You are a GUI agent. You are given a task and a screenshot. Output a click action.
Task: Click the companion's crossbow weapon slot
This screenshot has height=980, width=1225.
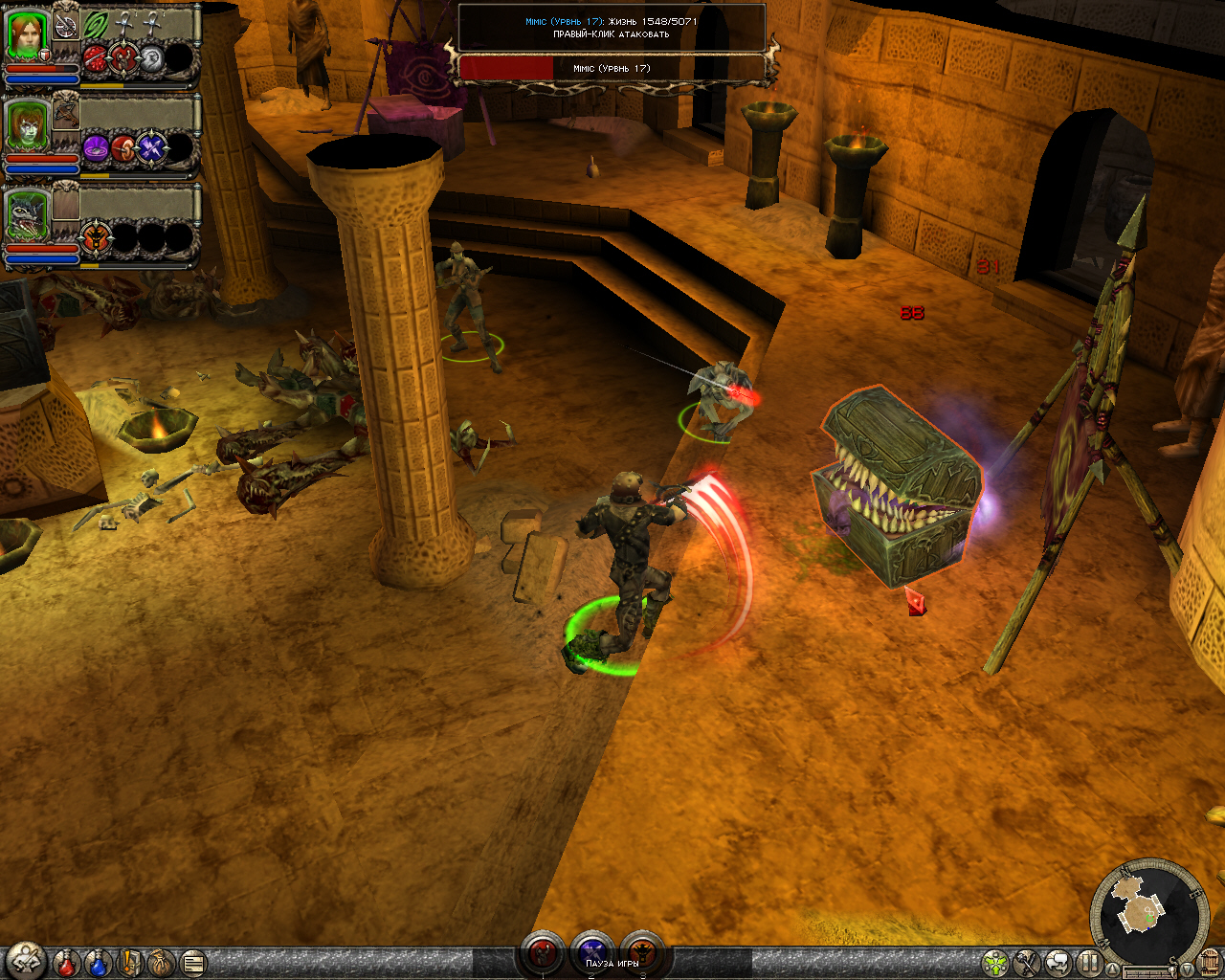point(65,113)
